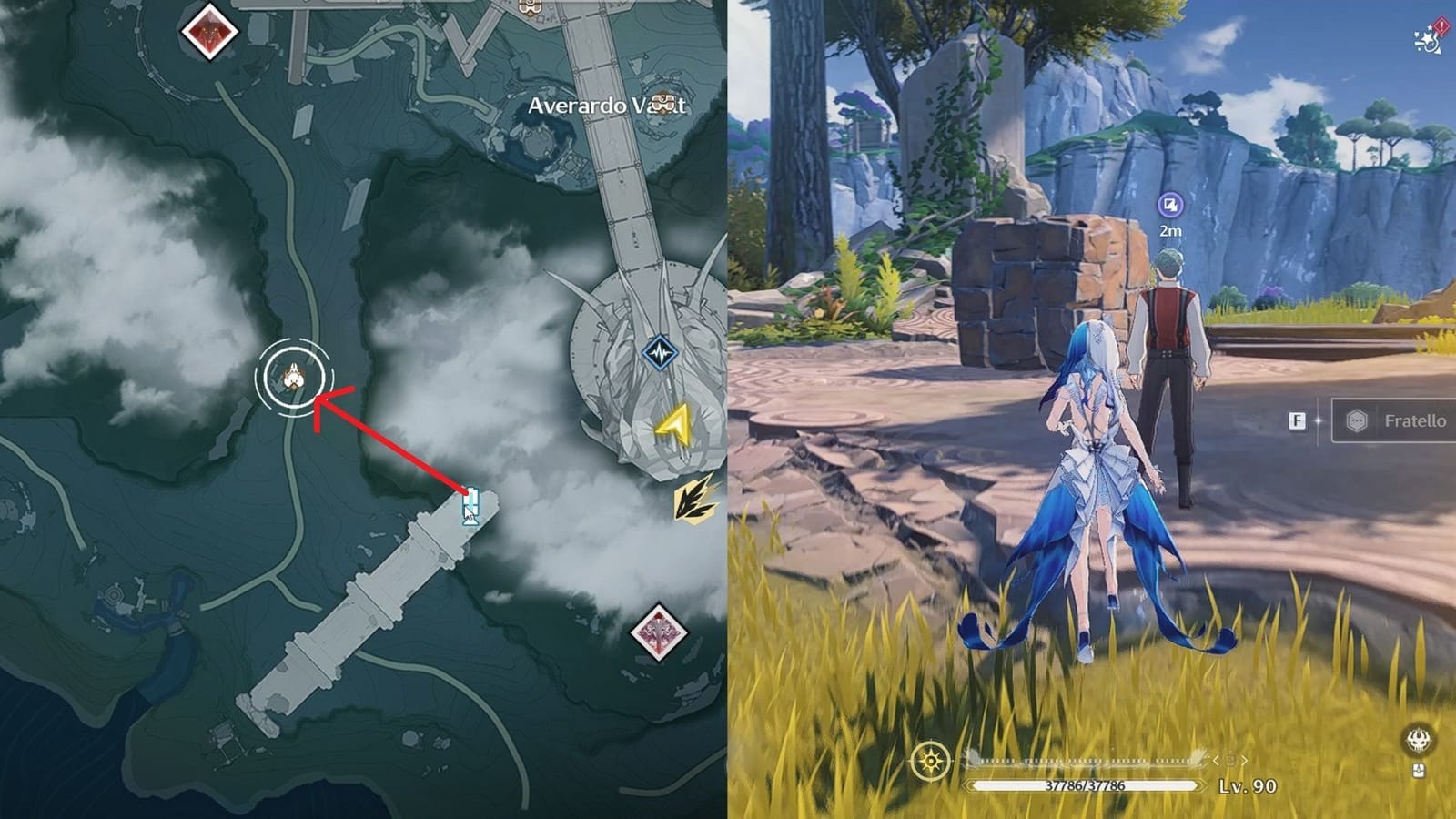
Task: Click the Lv. 90 level label
Action: coord(1249,784)
